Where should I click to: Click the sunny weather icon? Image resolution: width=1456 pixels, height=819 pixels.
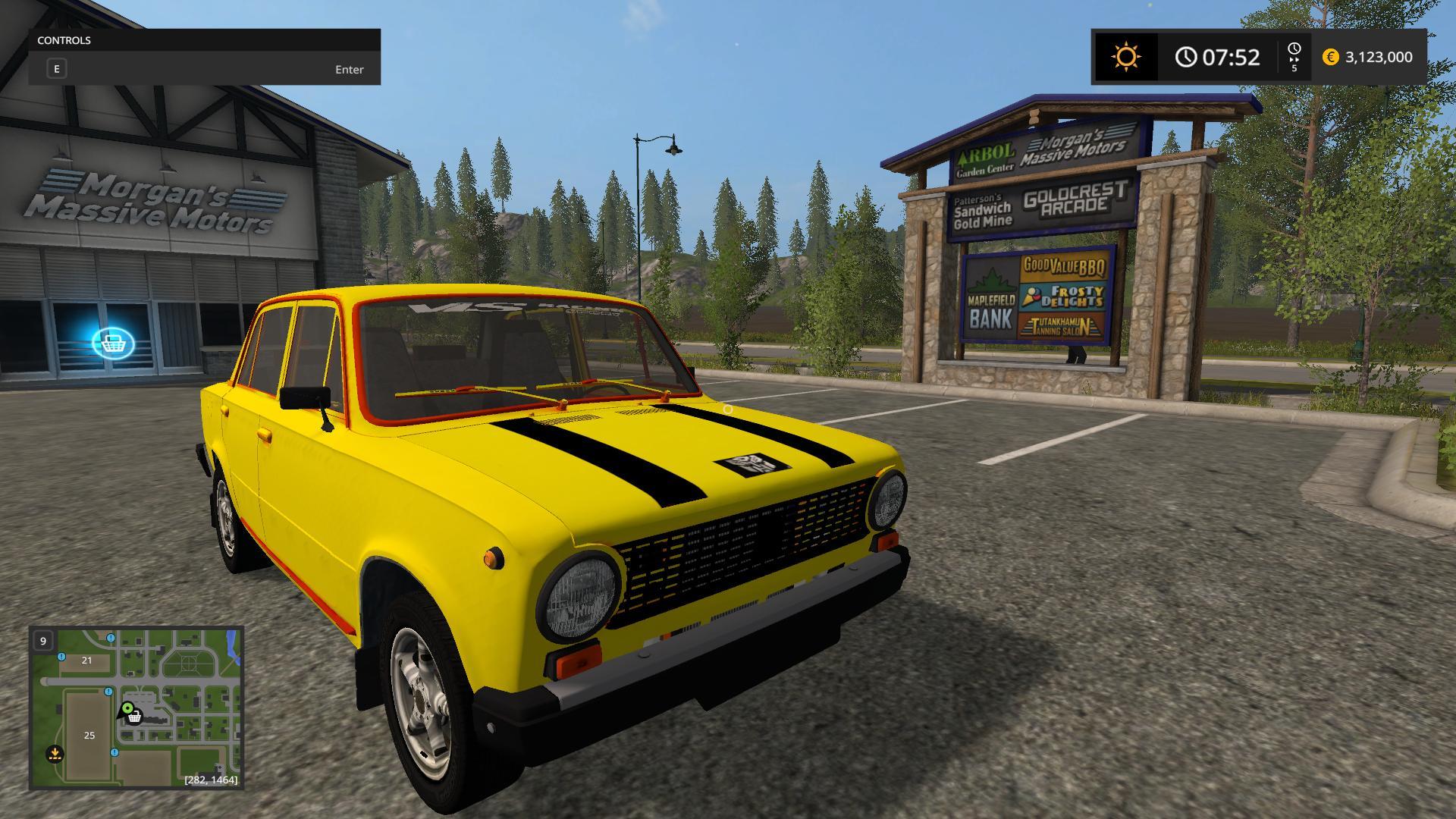(1126, 57)
